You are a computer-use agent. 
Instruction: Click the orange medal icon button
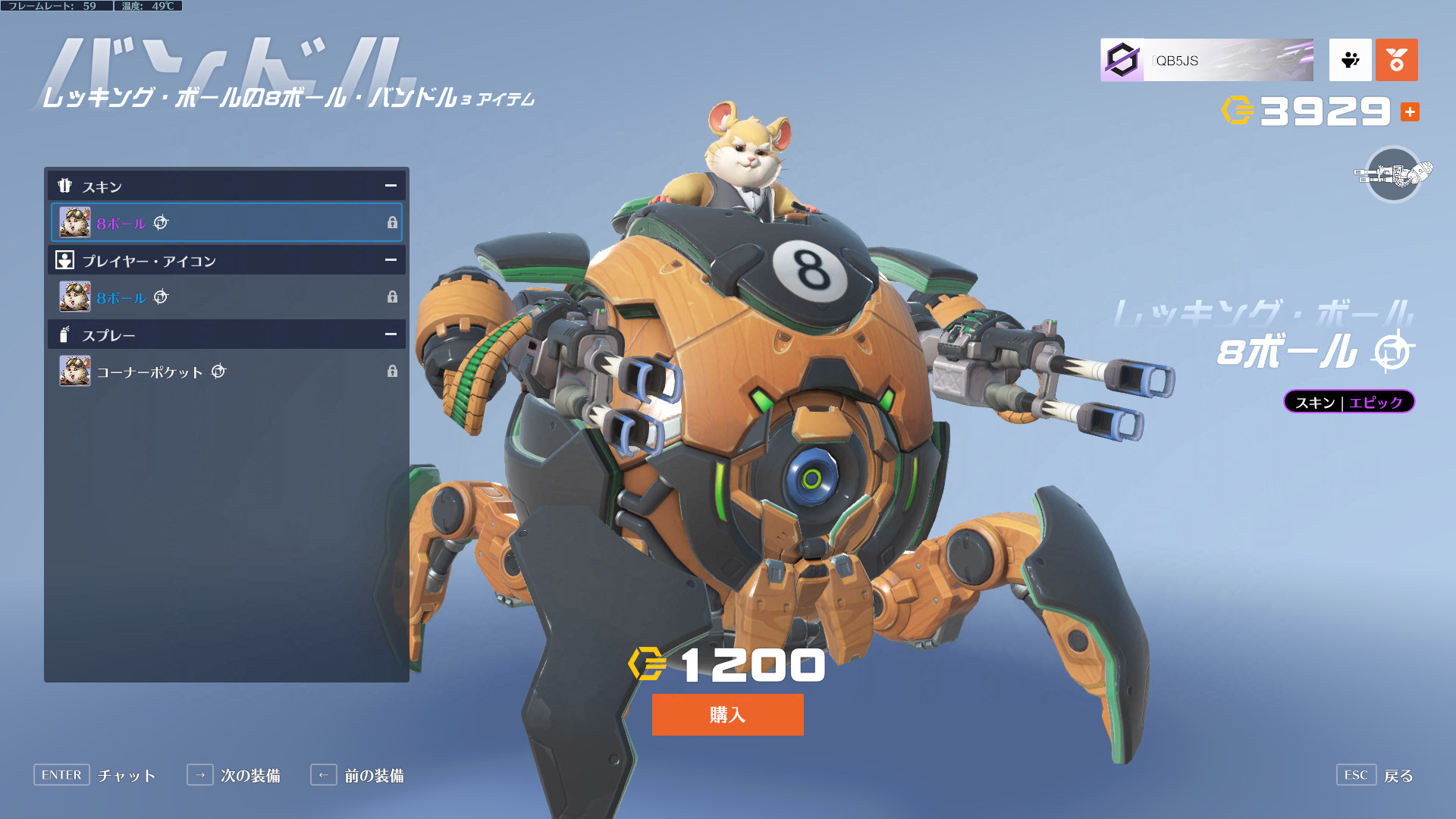pyautogui.click(x=1396, y=60)
